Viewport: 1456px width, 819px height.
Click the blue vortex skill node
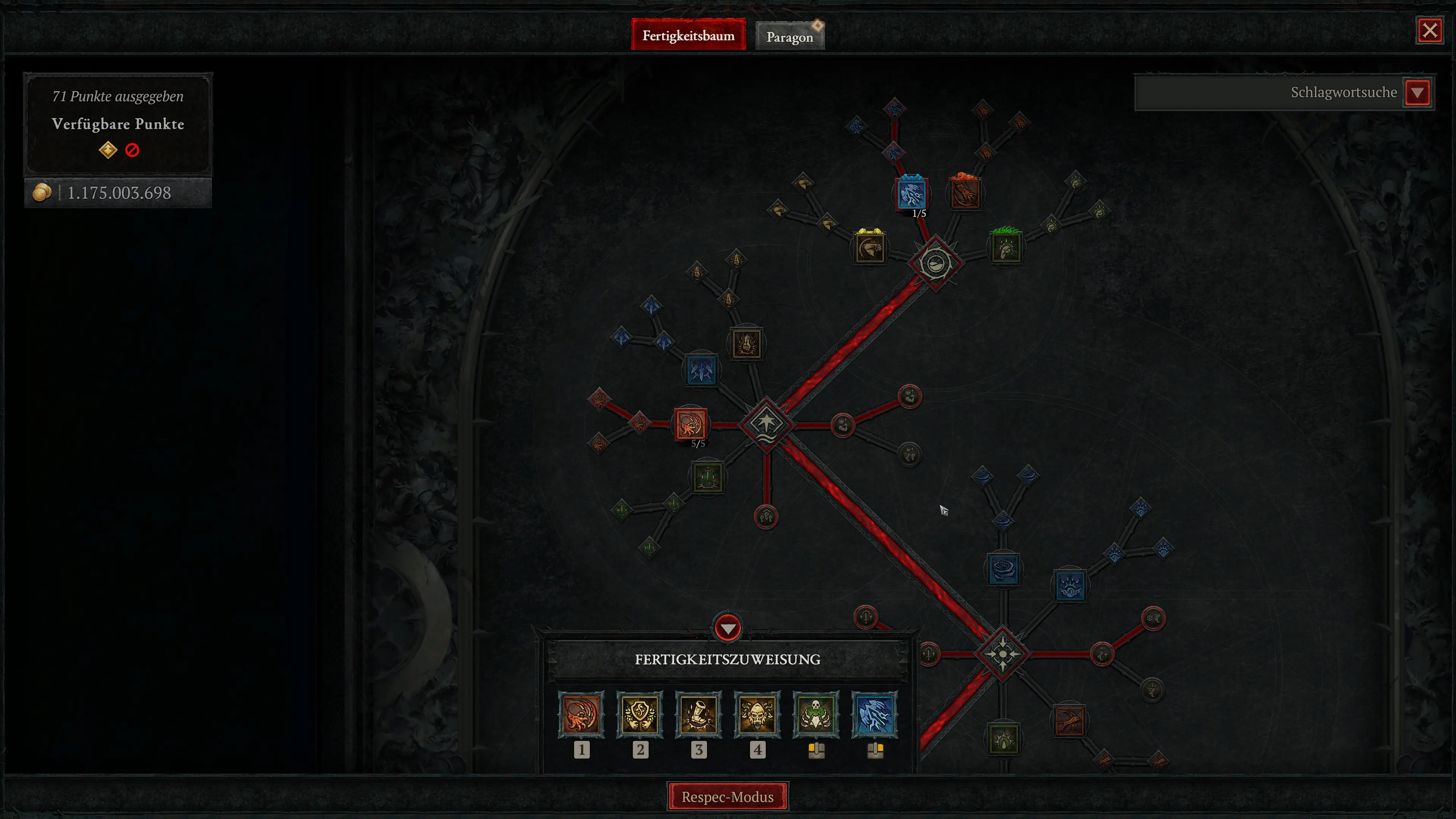tap(1003, 569)
